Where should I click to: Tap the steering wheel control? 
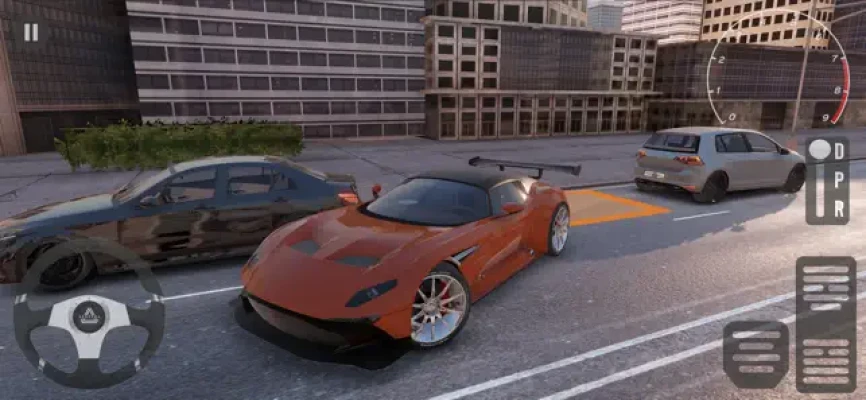click(88, 314)
